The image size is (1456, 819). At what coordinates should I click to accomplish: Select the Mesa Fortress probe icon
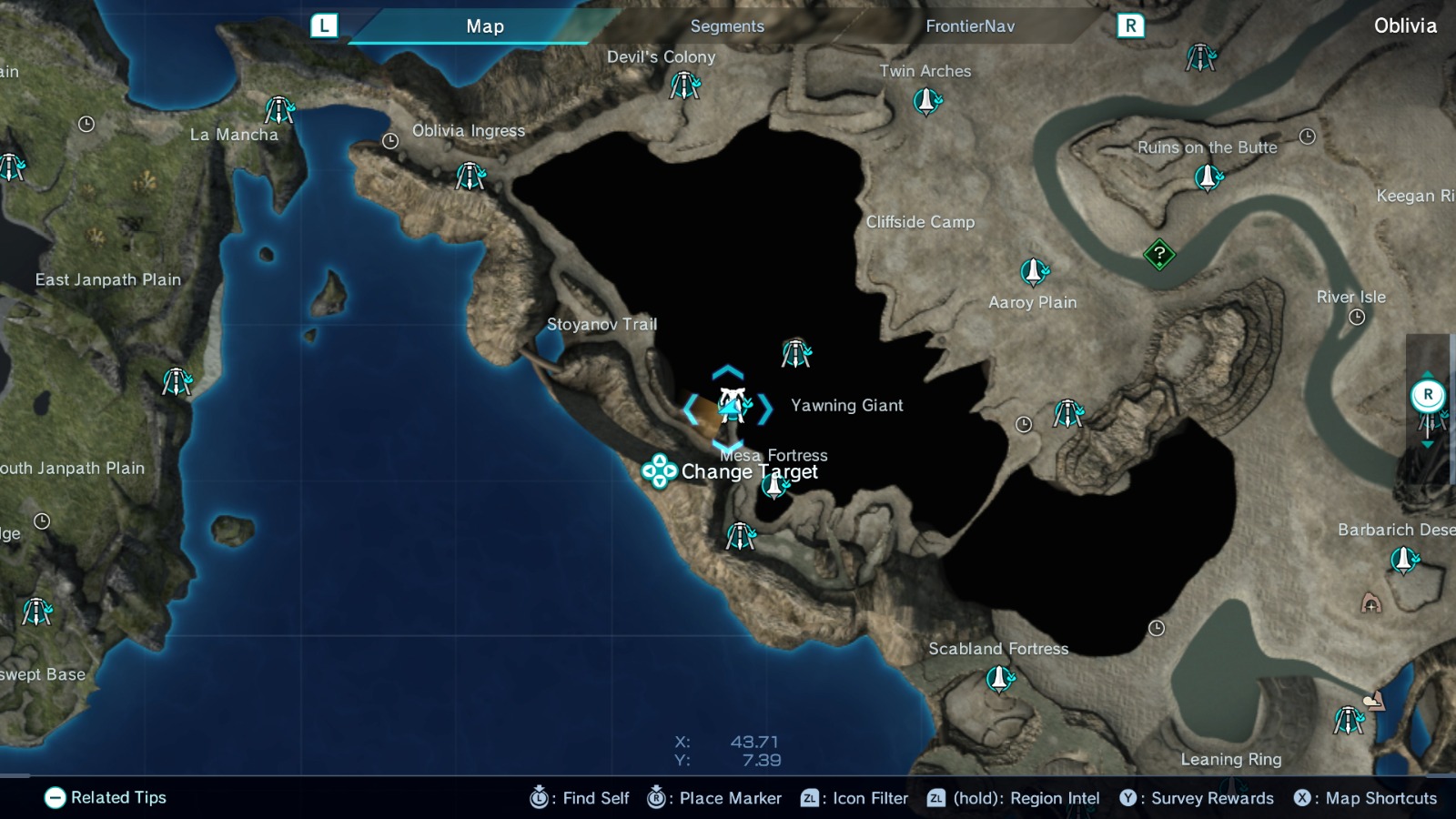773,484
